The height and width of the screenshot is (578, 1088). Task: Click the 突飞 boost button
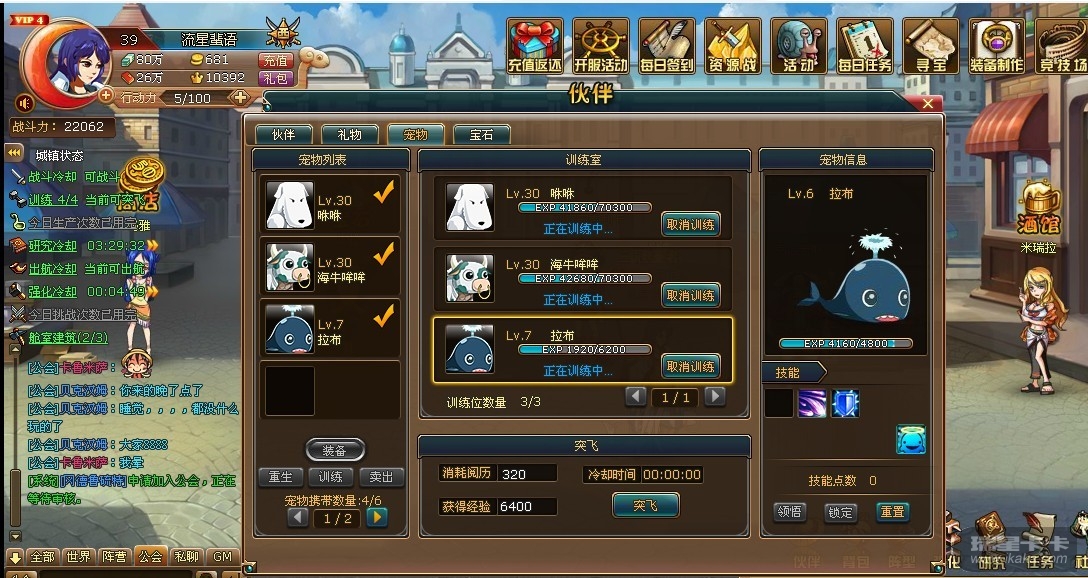pos(645,505)
